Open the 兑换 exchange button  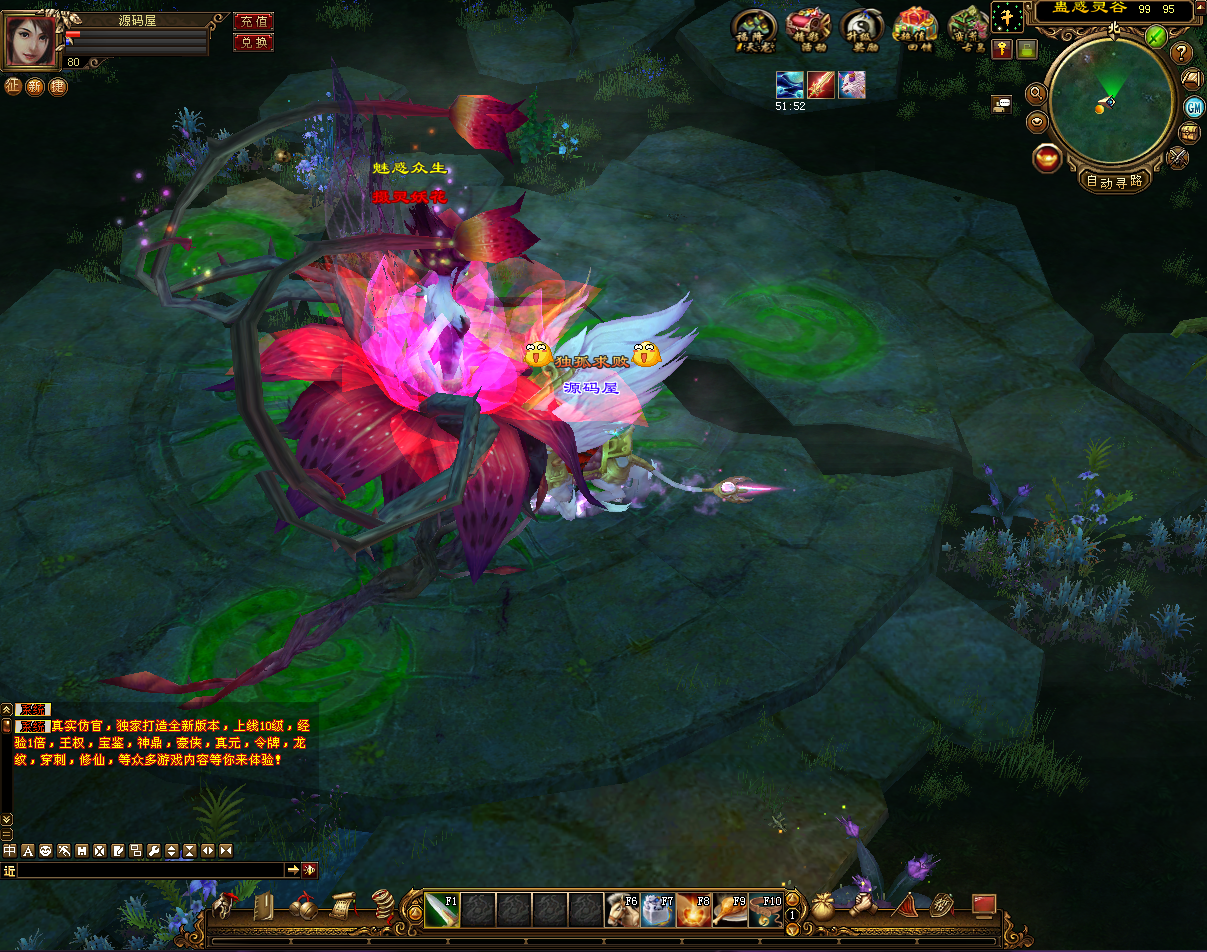[x=253, y=42]
